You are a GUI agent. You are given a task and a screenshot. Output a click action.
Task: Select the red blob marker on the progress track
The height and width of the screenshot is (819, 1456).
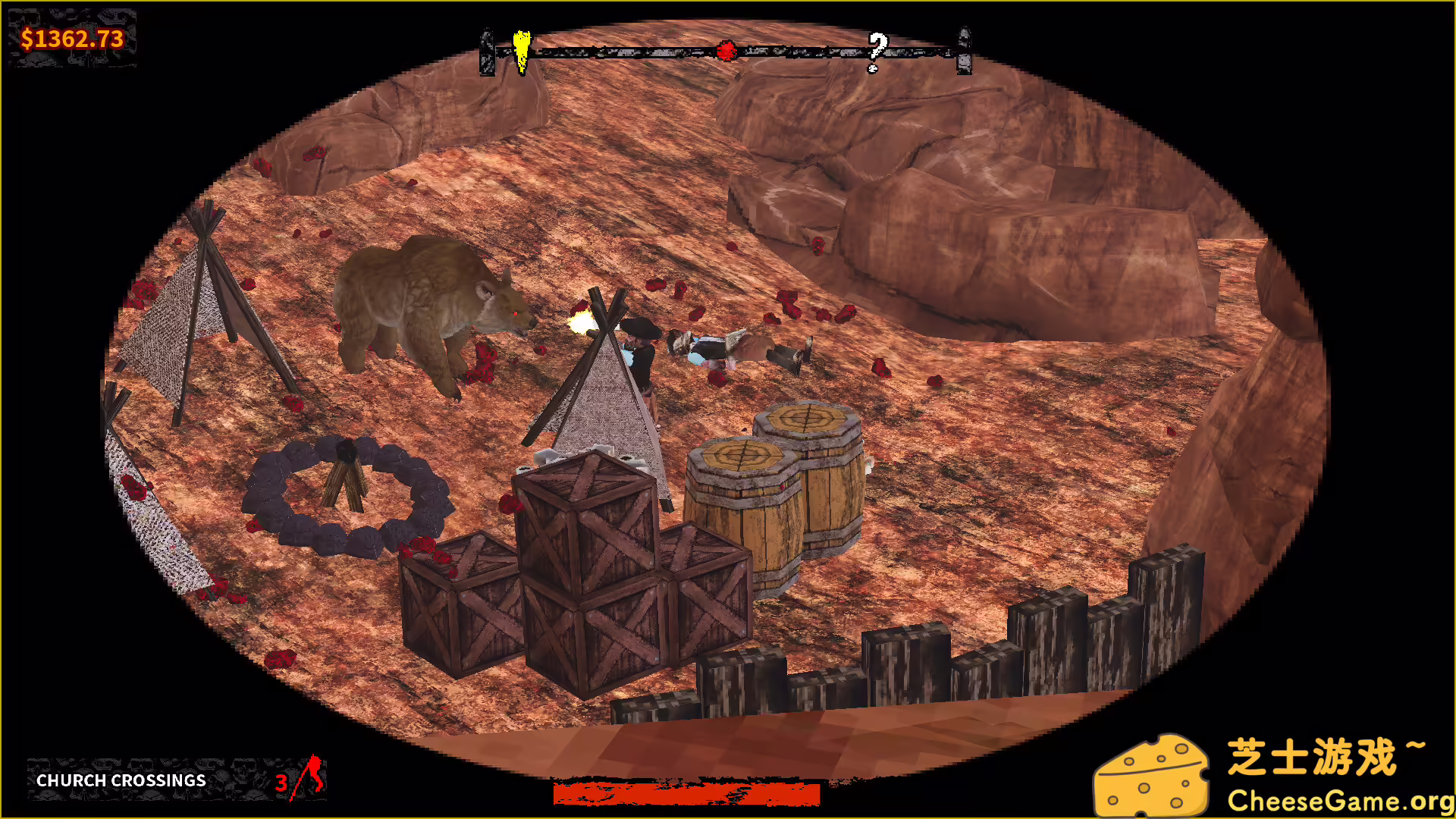pyautogui.click(x=726, y=51)
